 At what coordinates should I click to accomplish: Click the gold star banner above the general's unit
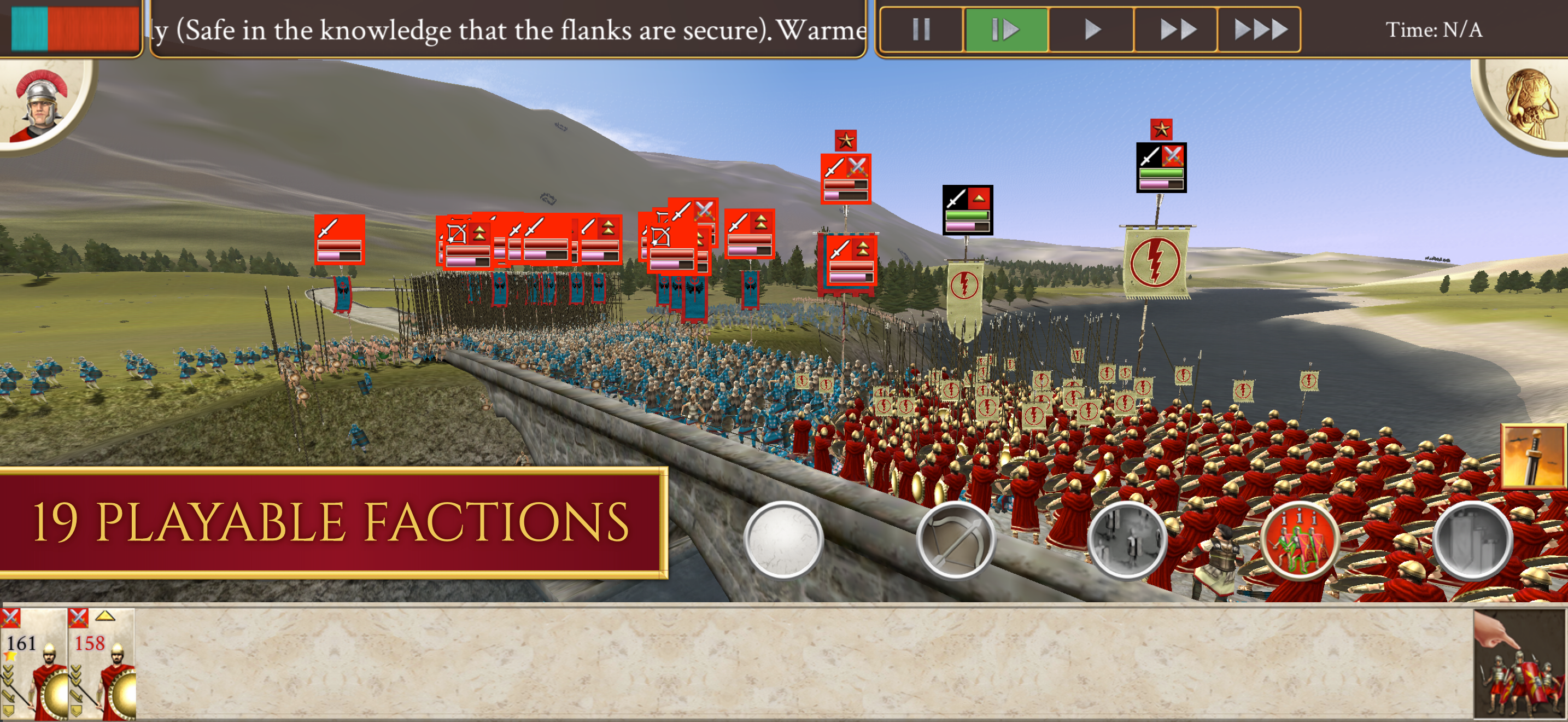[x=1161, y=129]
